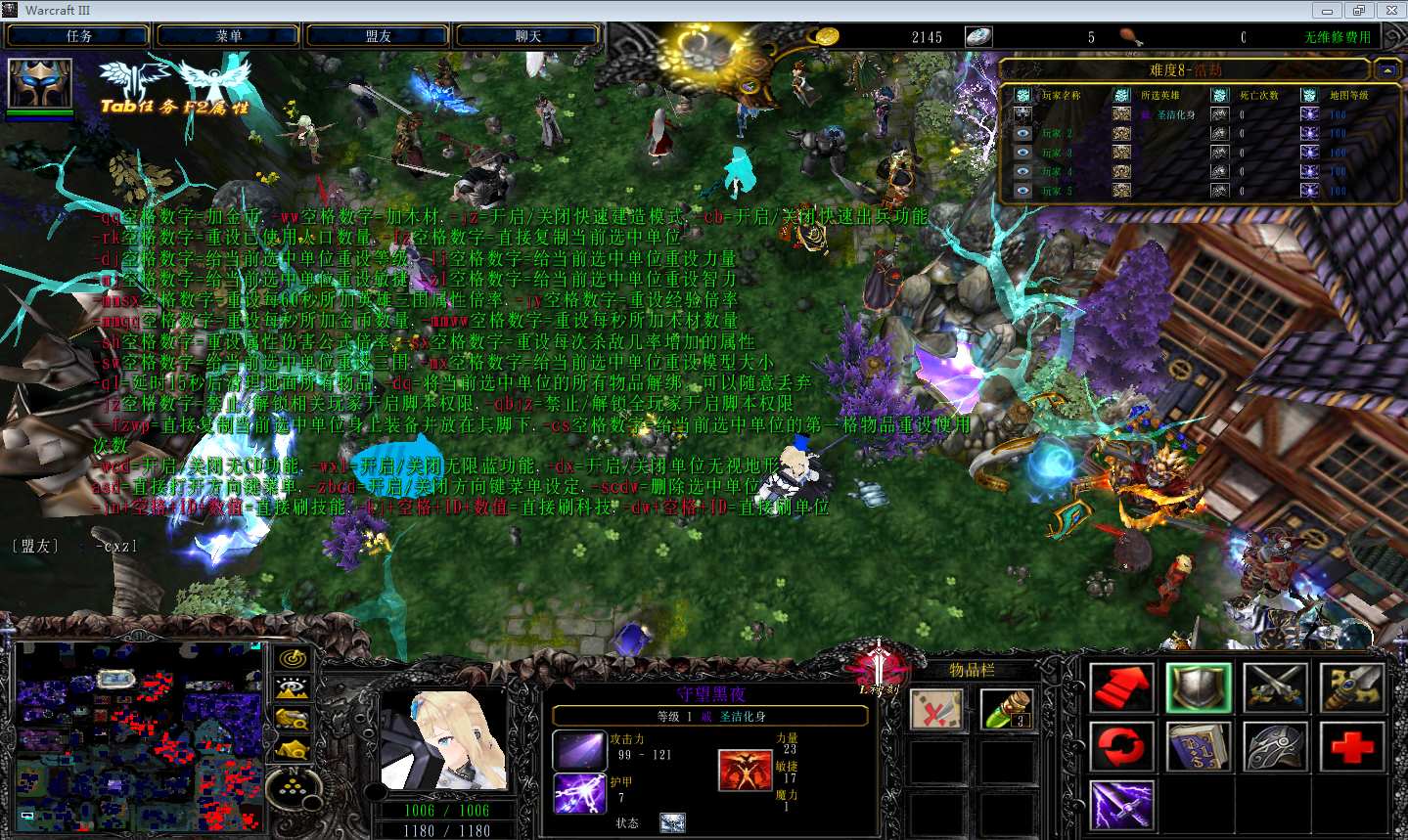Activate the minimap signal (ping) button
Screen dimensions: 1408x840
[x=292, y=658]
